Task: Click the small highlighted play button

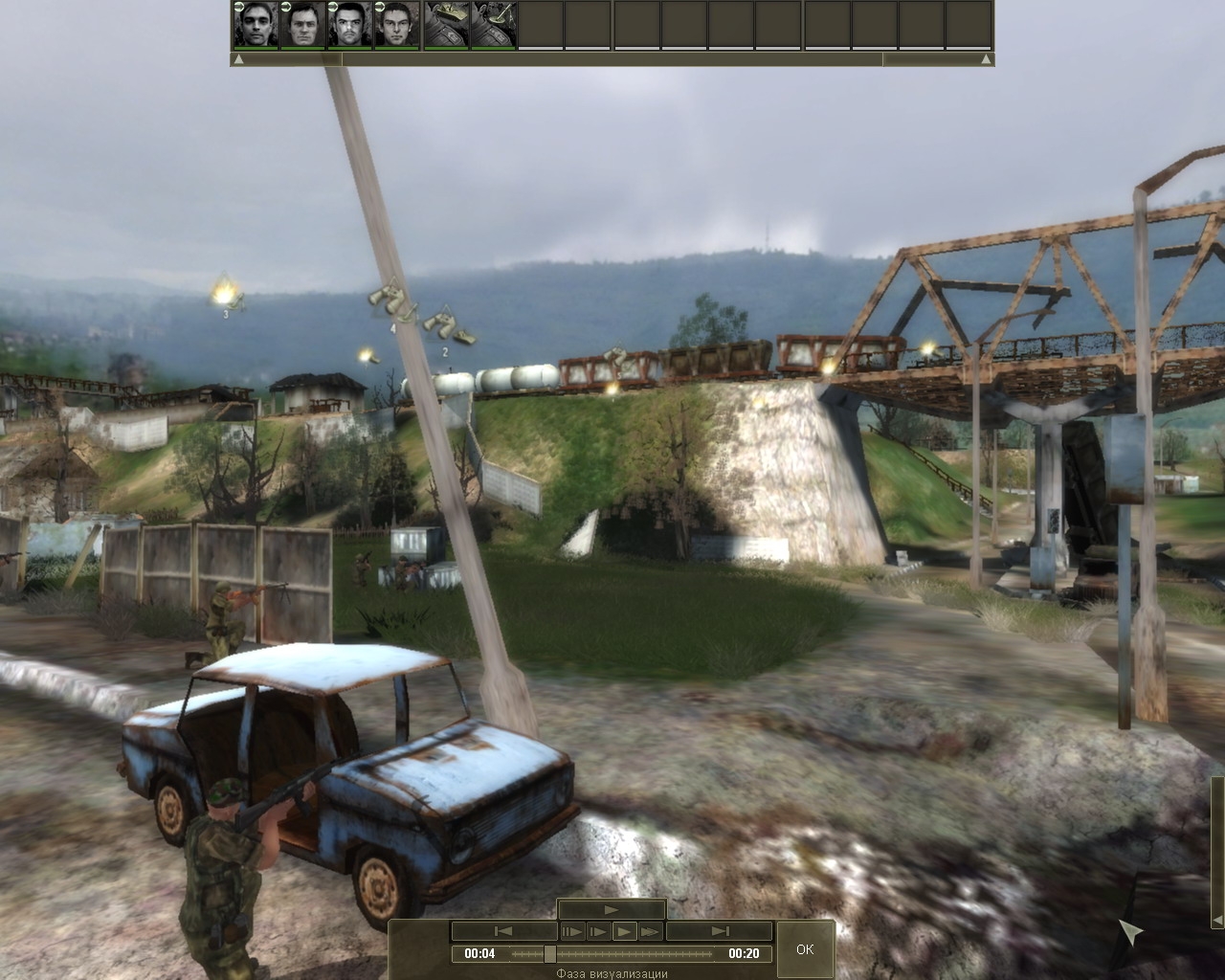Action: click(x=624, y=931)
